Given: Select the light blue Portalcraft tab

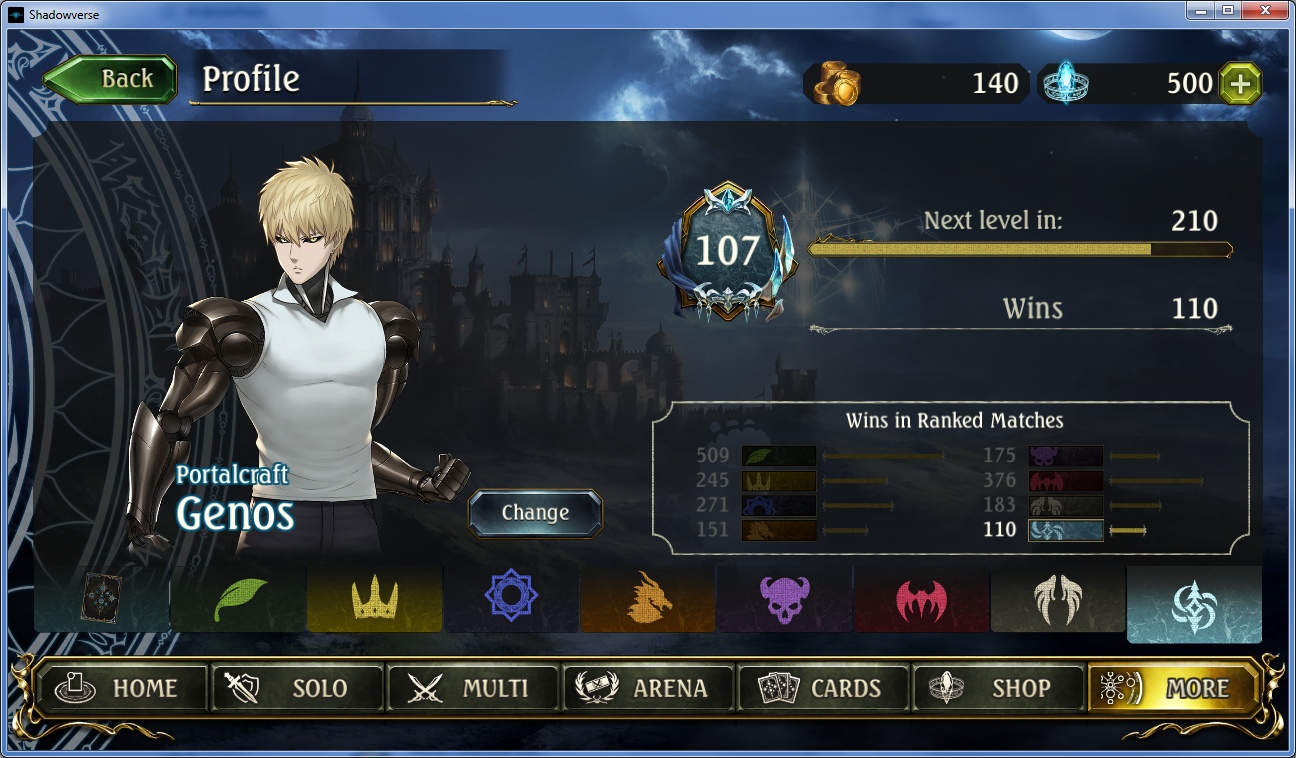Looking at the screenshot, I should click(x=1194, y=605).
